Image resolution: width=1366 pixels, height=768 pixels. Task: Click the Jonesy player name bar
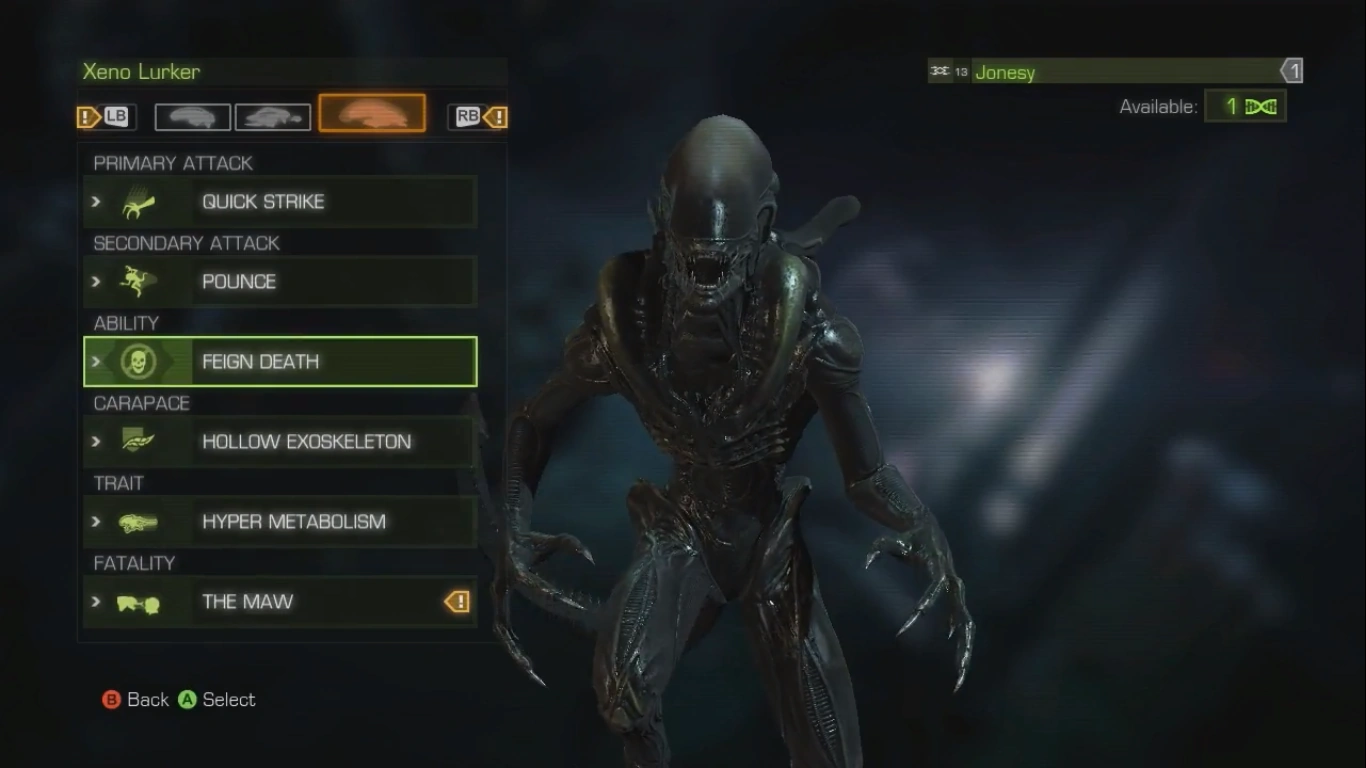pos(1115,71)
